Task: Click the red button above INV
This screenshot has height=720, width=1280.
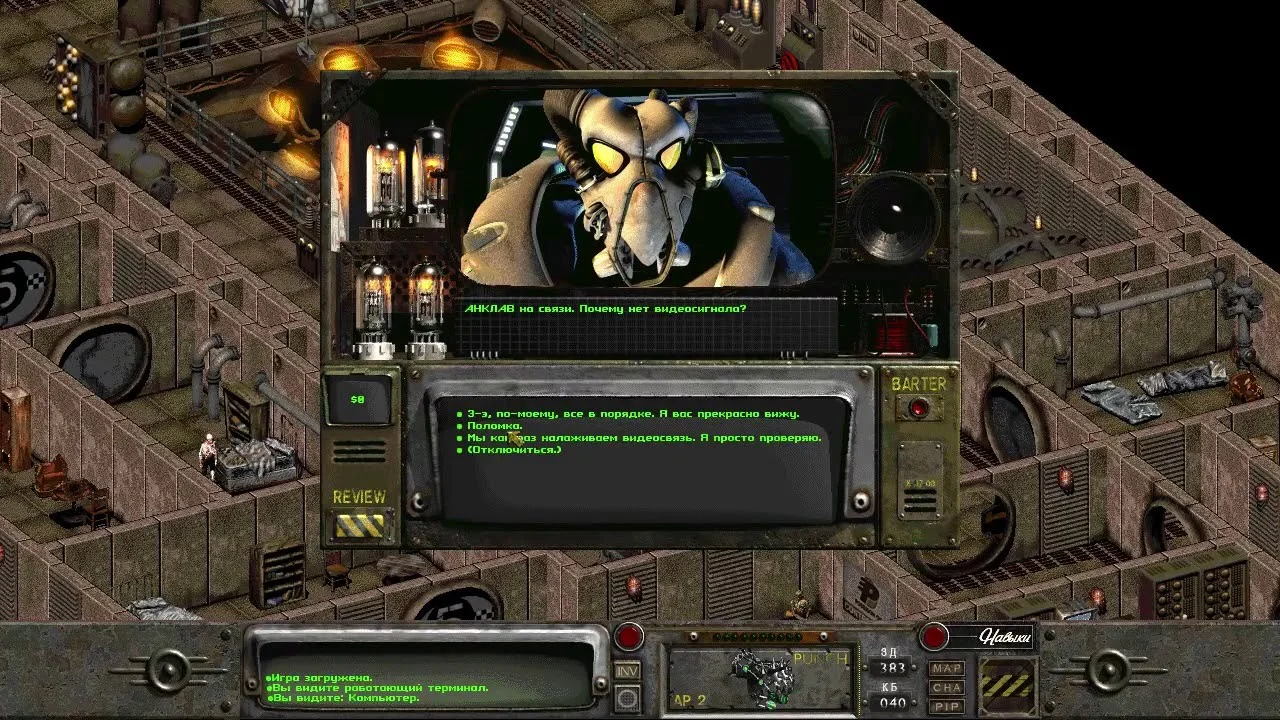Action: [629, 636]
